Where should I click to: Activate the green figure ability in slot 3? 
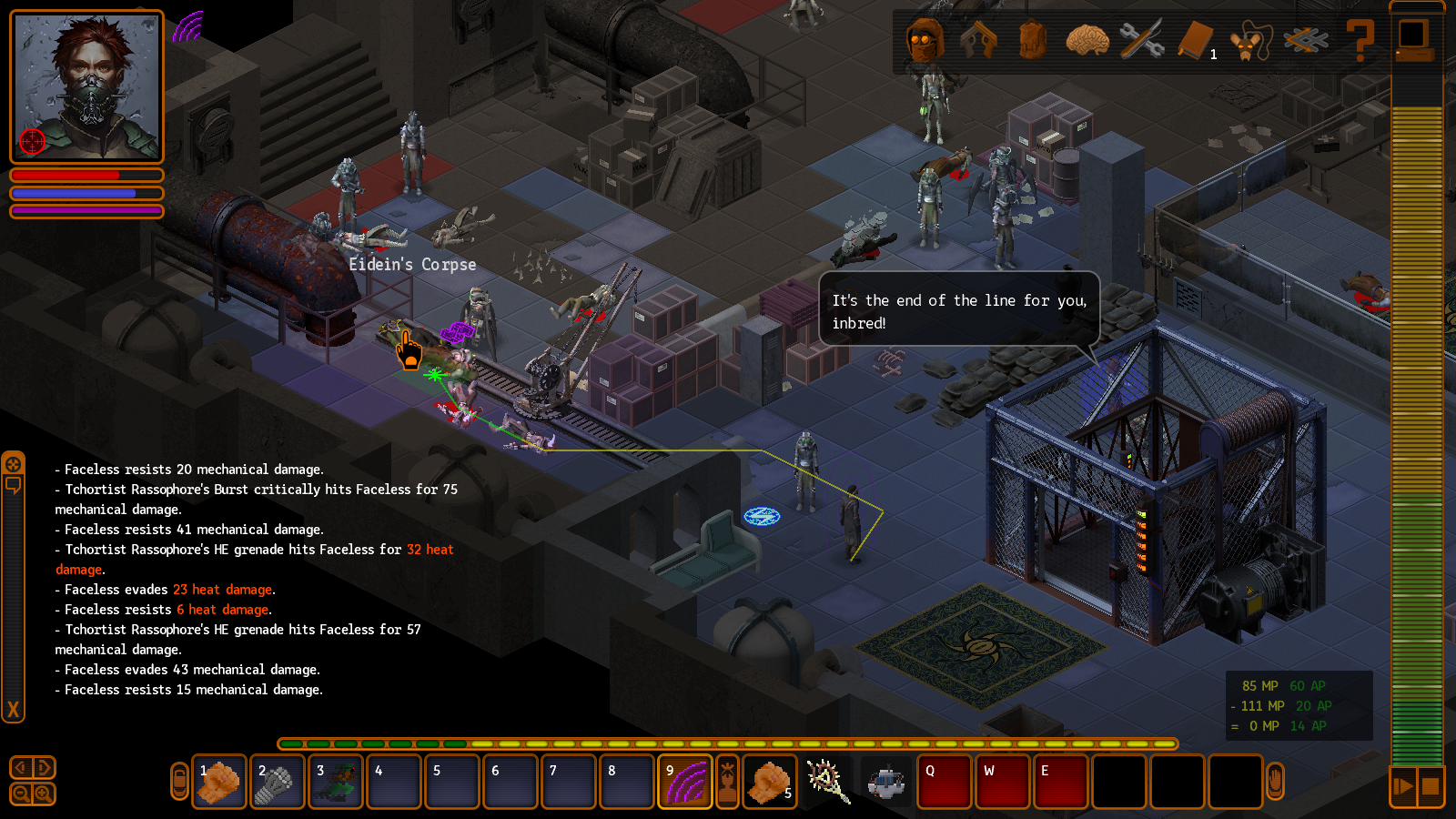pos(336,782)
